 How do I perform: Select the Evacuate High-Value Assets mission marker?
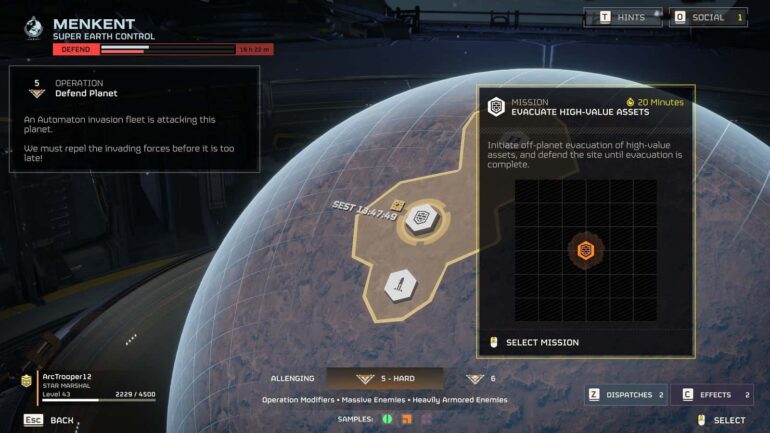[421, 219]
